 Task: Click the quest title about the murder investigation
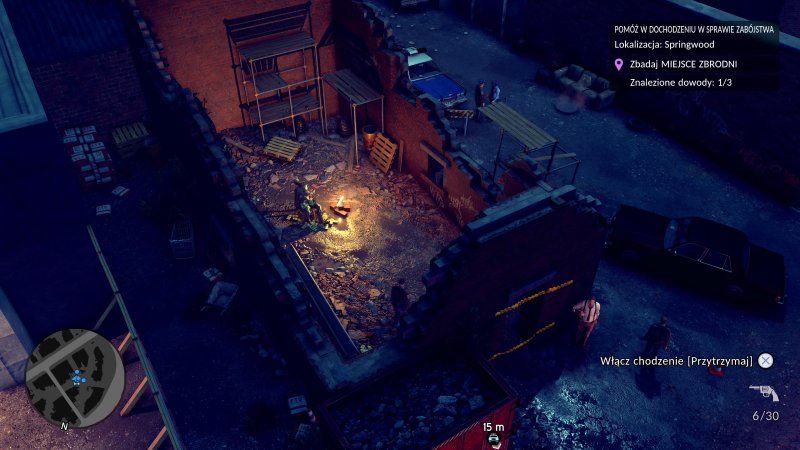(694, 29)
